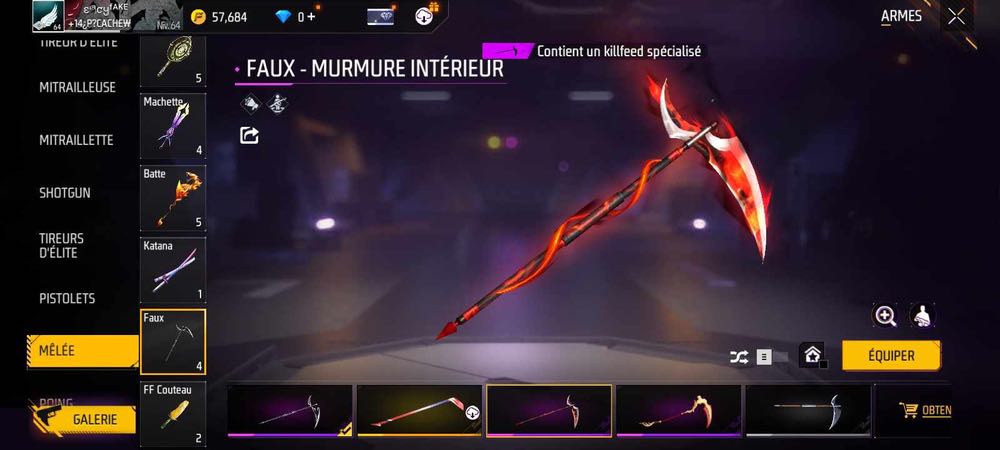Image resolution: width=1000 pixels, height=450 pixels.
Task: Select the FF Couteau weapon slot
Action: pyautogui.click(x=173, y=412)
